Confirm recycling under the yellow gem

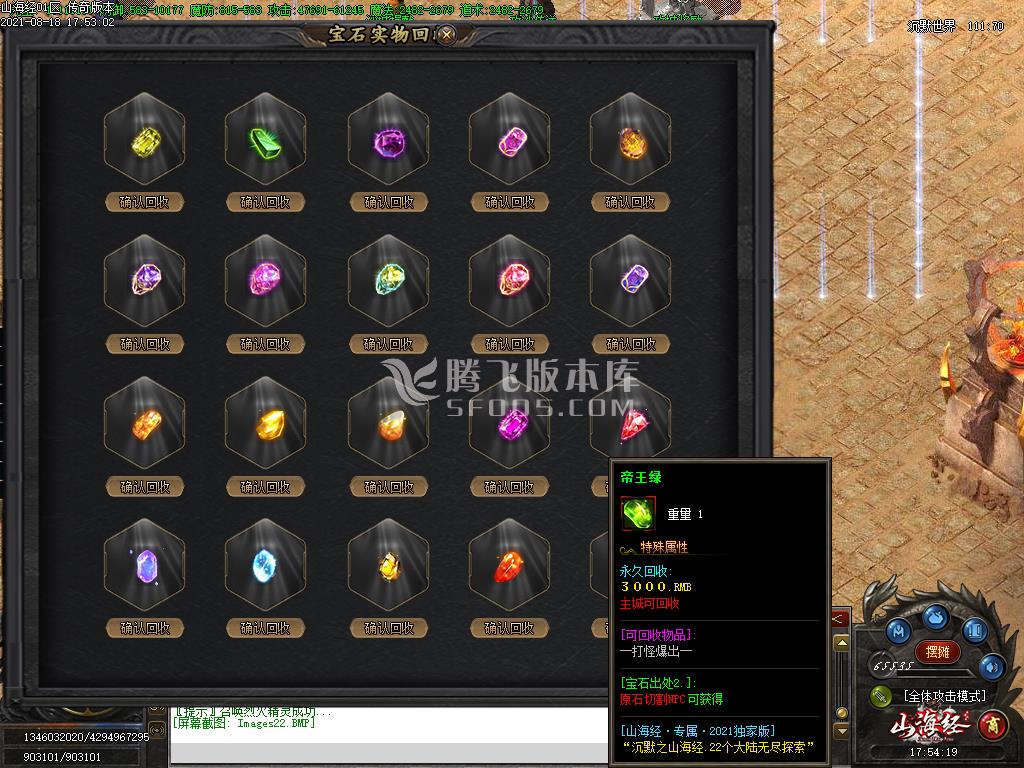[145, 202]
